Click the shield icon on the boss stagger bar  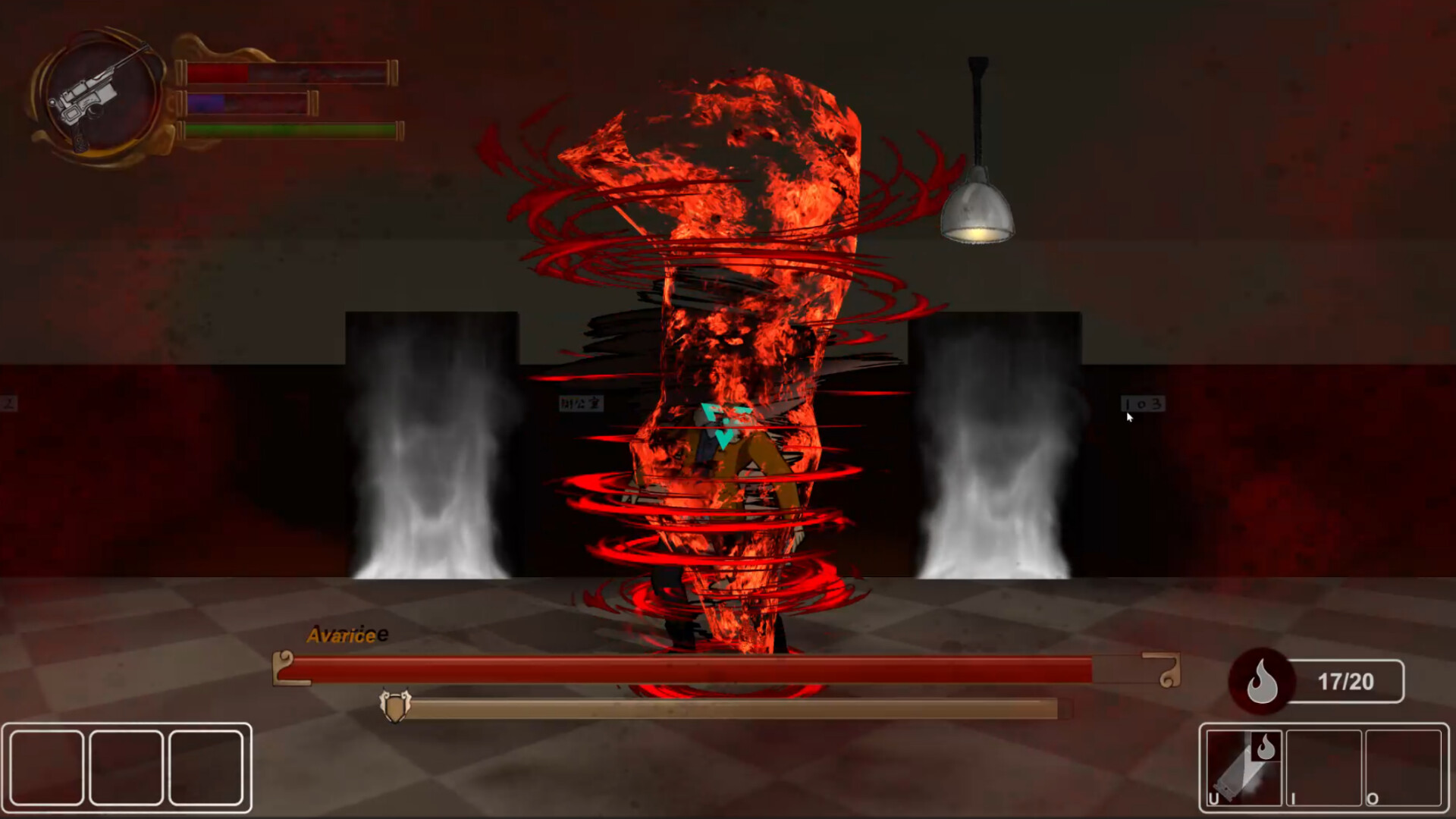click(395, 705)
